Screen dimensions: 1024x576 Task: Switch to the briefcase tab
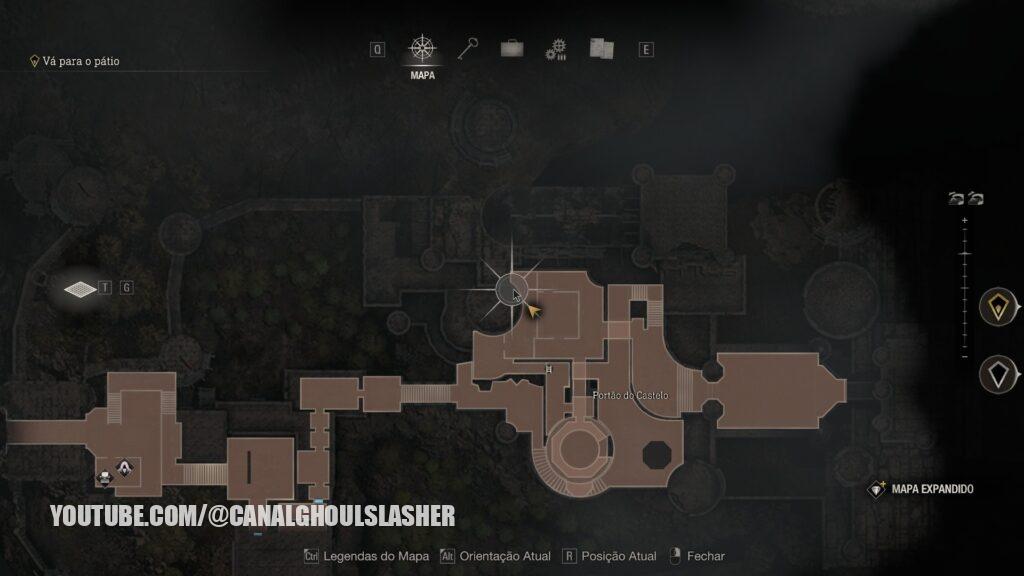pyautogui.click(x=512, y=49)
